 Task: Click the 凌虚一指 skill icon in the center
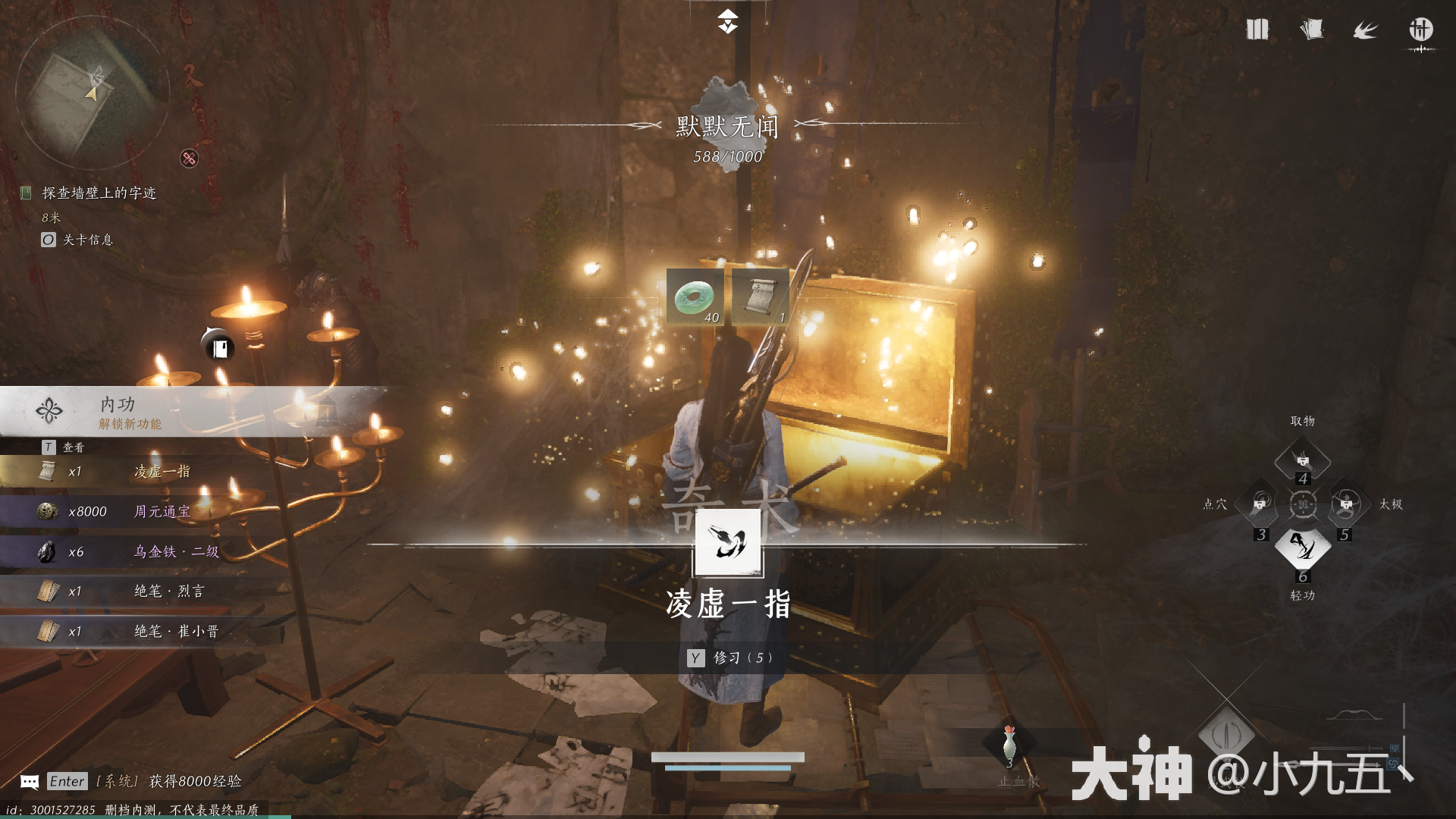(728, 542)
